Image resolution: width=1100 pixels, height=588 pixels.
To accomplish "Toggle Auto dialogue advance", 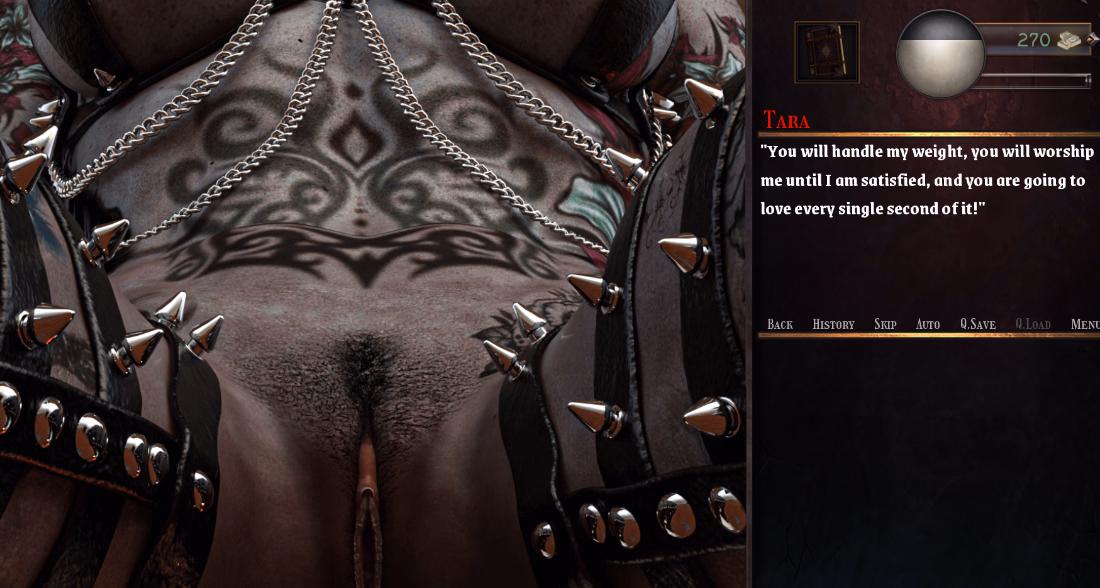I will tap(928, 324).
